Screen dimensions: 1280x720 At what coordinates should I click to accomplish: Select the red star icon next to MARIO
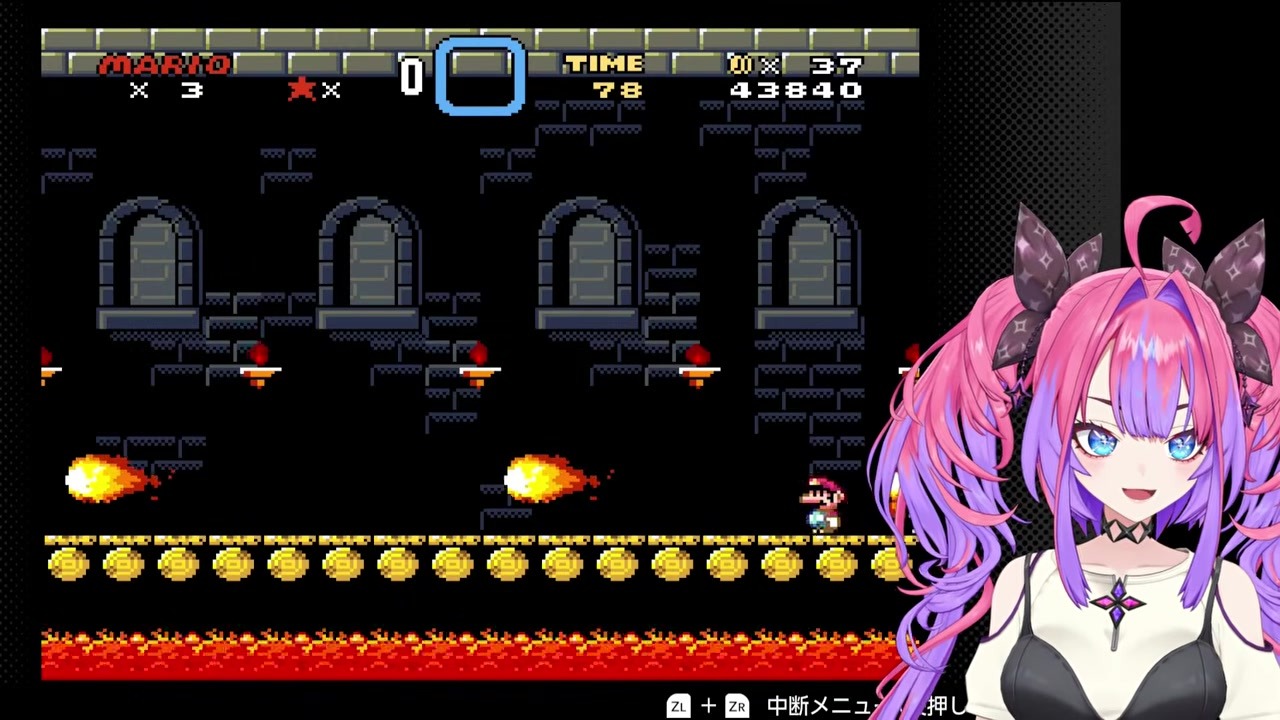[302, 88]
